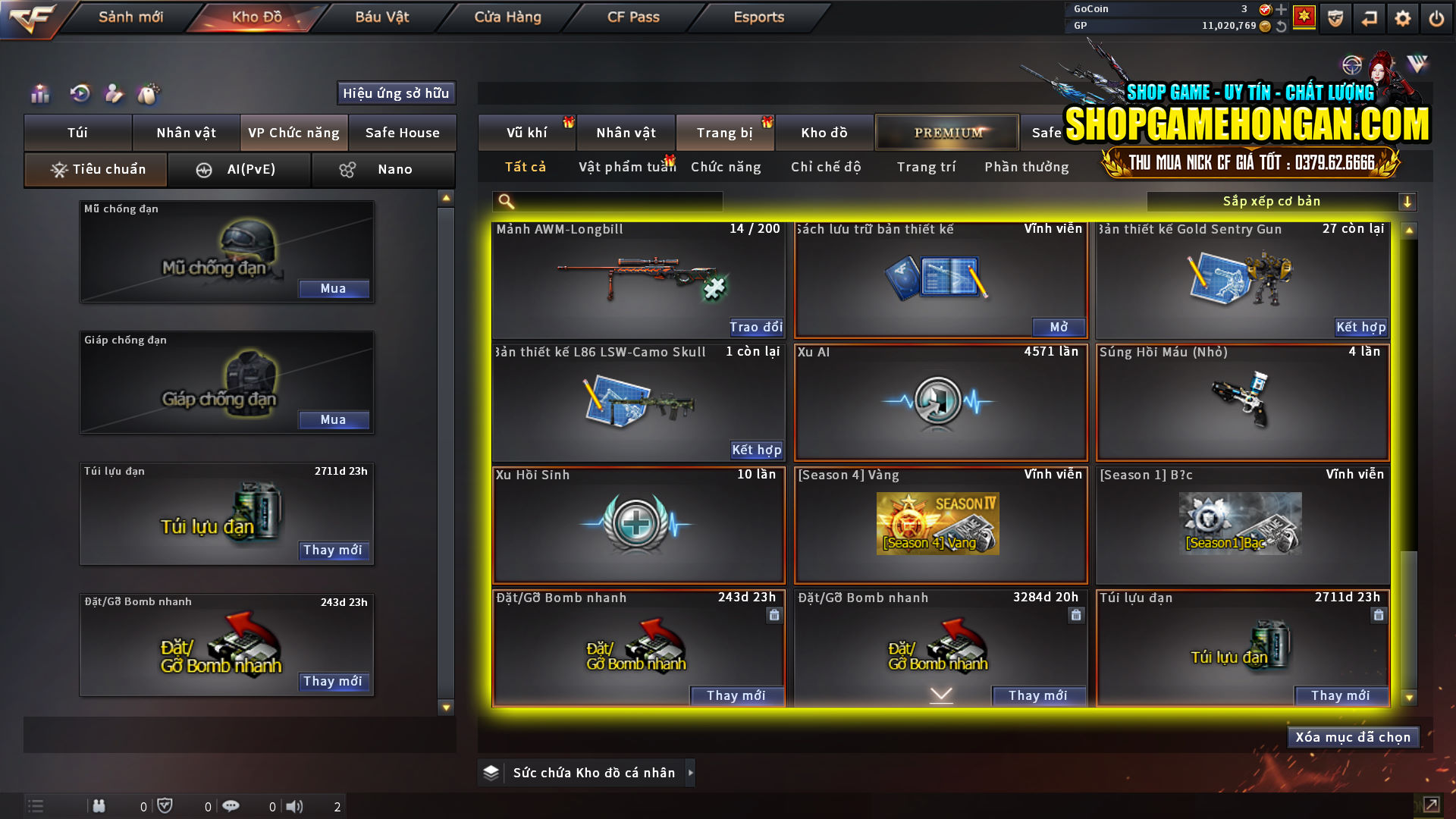
Task: Type in the item search field
Action: [607, 202]
